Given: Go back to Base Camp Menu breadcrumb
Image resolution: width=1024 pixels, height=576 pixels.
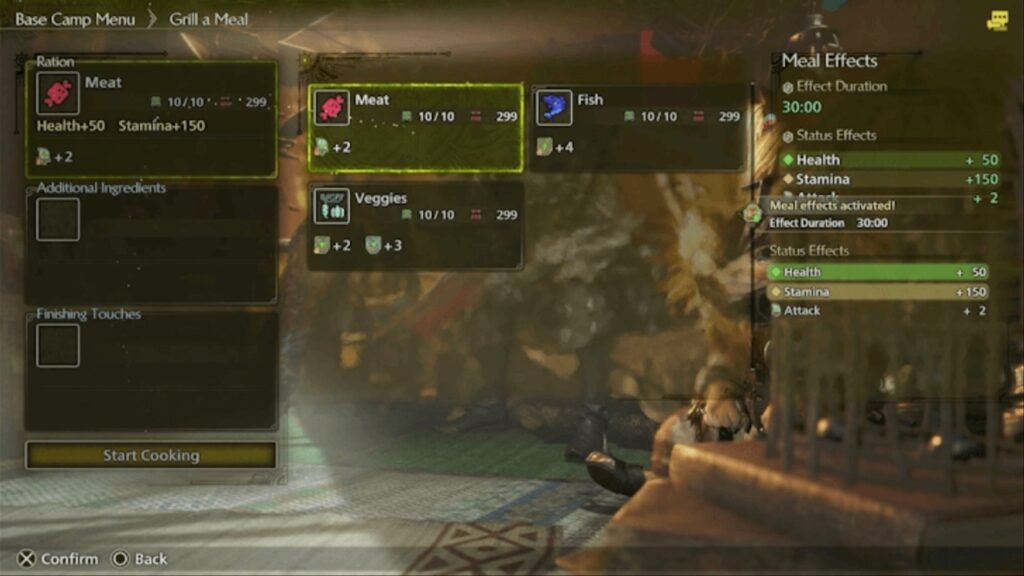Looking at the screenshot, I should 75,19.
